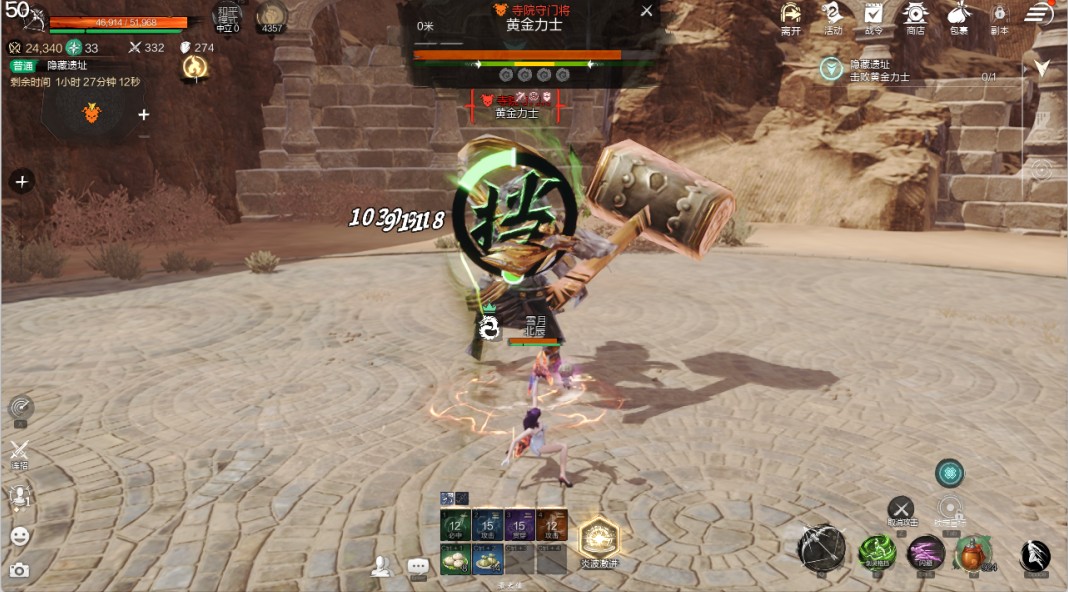Use the green dumplings food item
The image size is (1068, 592).
click(x=488, y=559)
